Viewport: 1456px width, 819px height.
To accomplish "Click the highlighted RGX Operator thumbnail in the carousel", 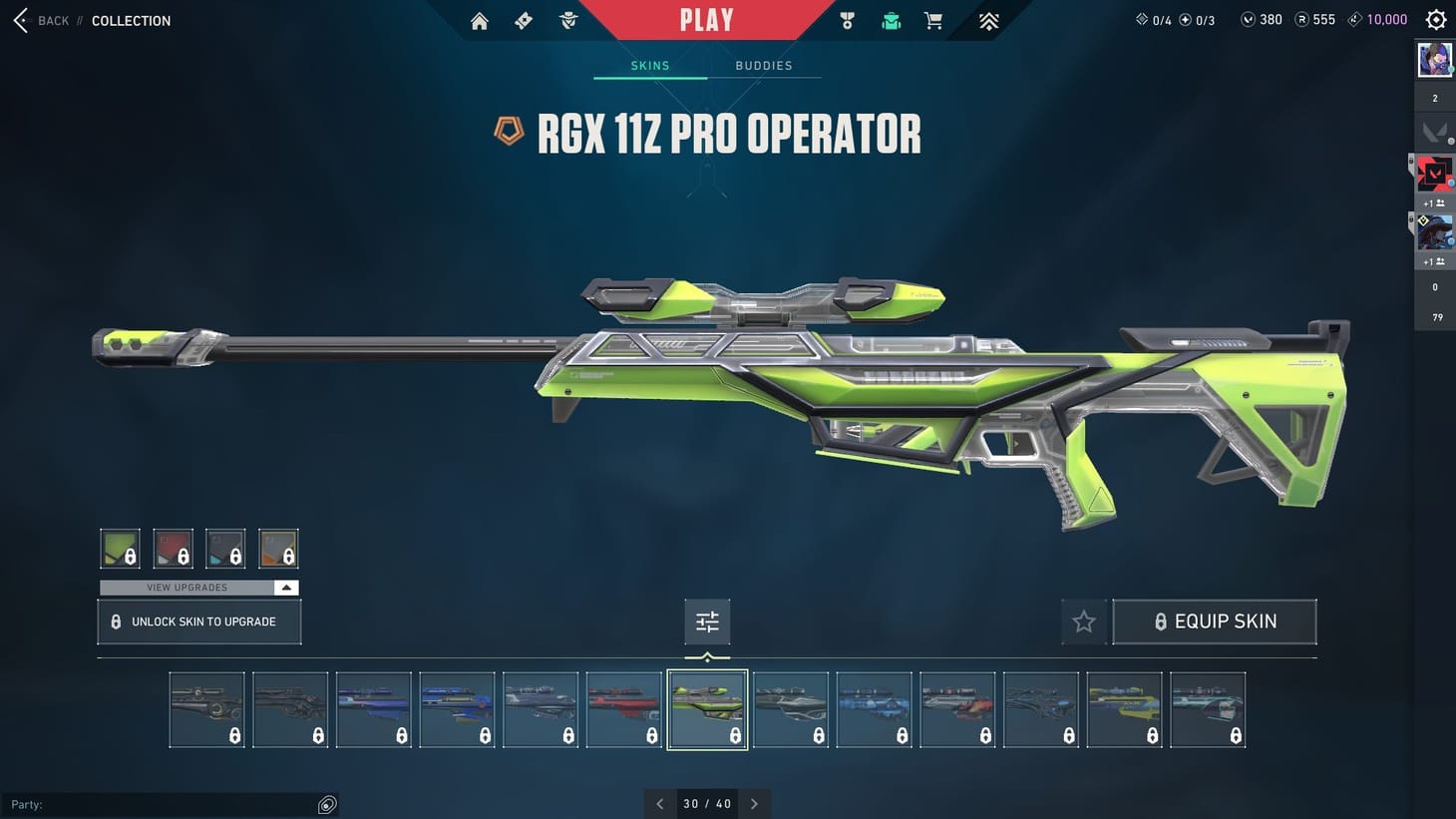I will (707, 709).
